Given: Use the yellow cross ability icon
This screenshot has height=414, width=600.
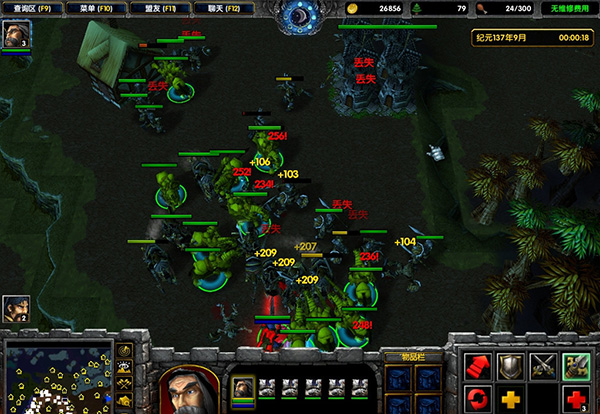Looking at the screenshot, I should [x=510, y=400].
